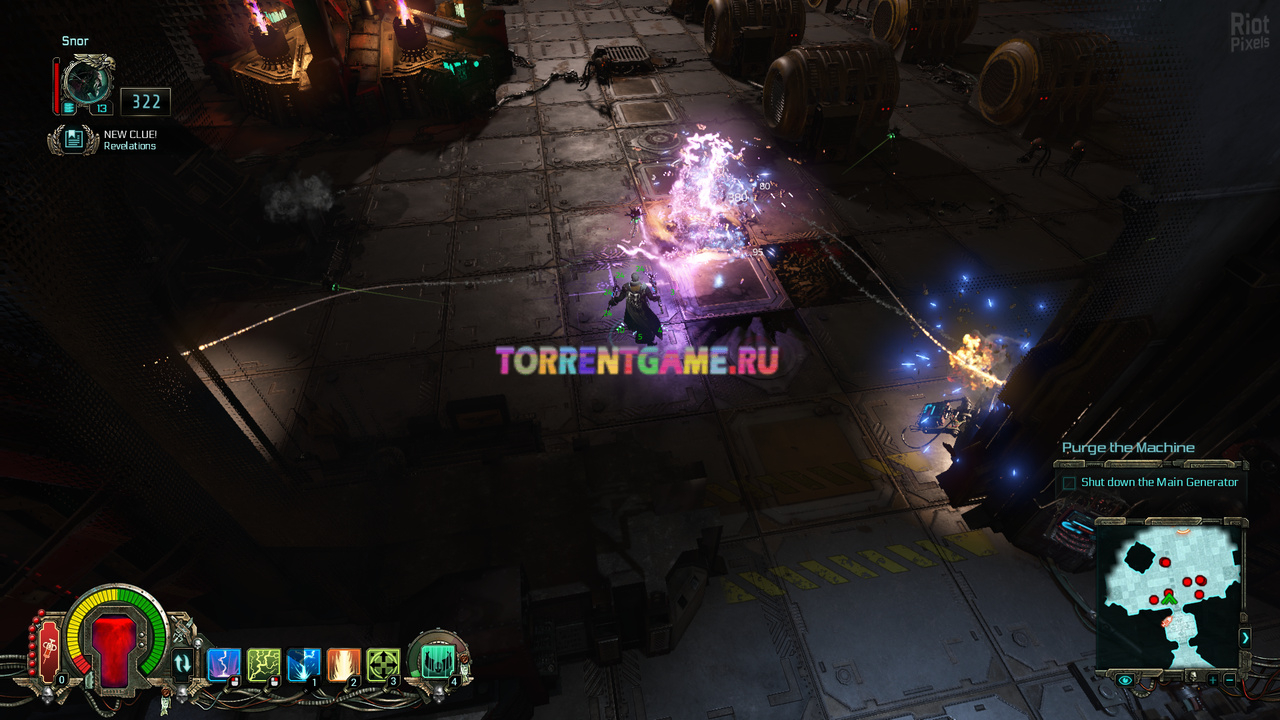
Task: Activate the green chain lightning ability
Action: click(x=263, y=664)
